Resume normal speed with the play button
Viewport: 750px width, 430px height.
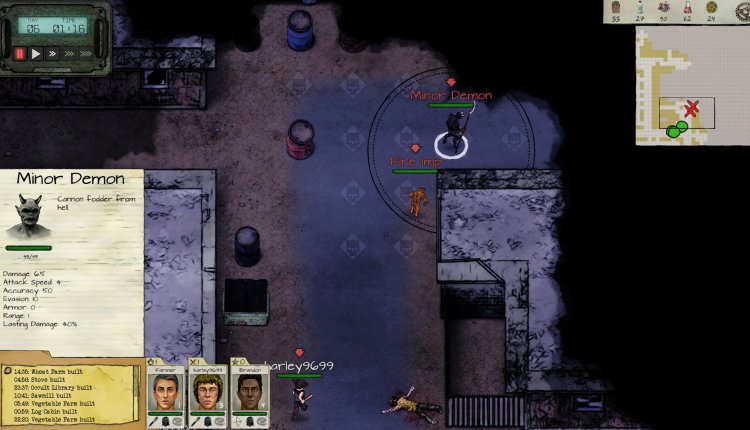pyautogui.click(x=37, y=53)
